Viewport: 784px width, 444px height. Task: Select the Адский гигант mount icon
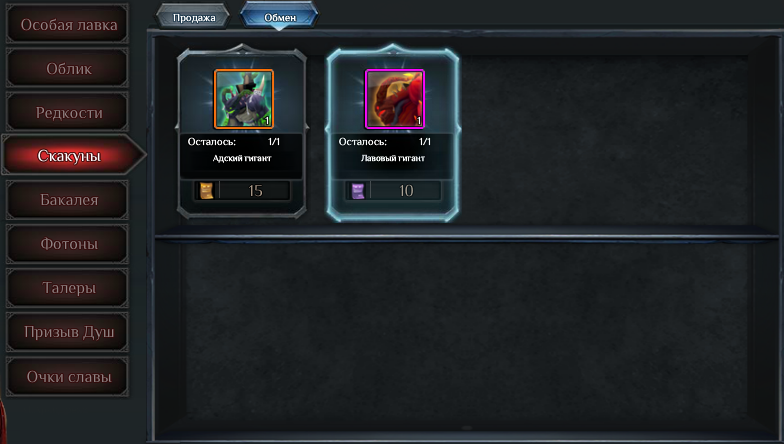click(x=243, y=99)
